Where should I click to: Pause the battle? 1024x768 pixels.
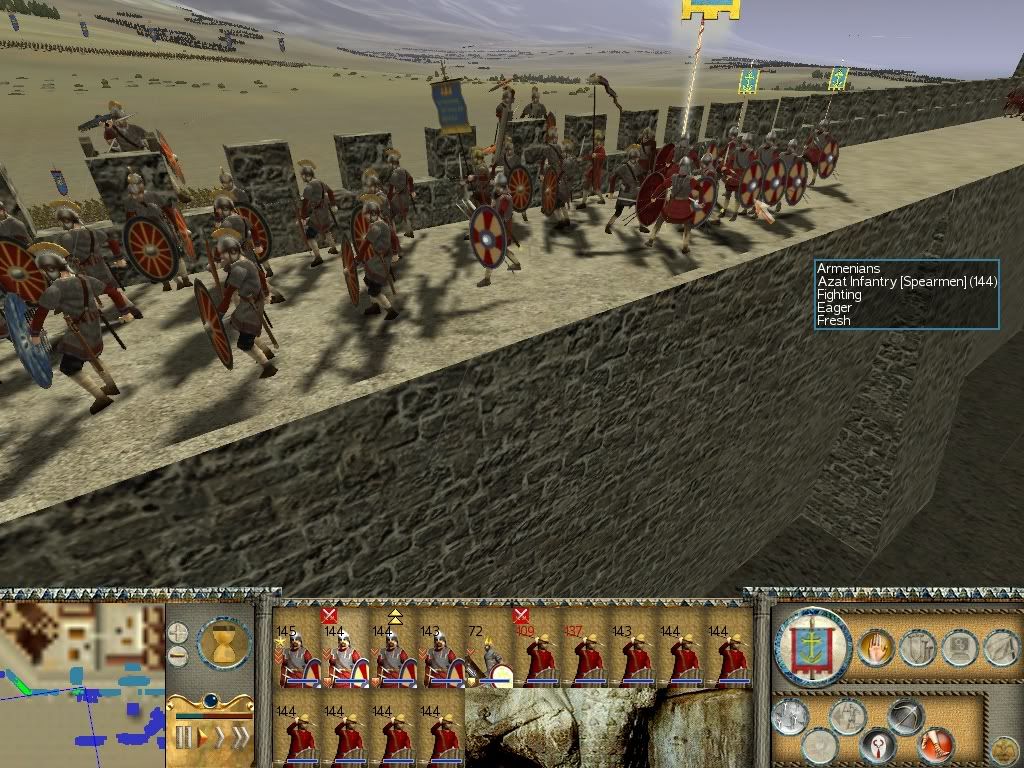click(x=183, y=738)
